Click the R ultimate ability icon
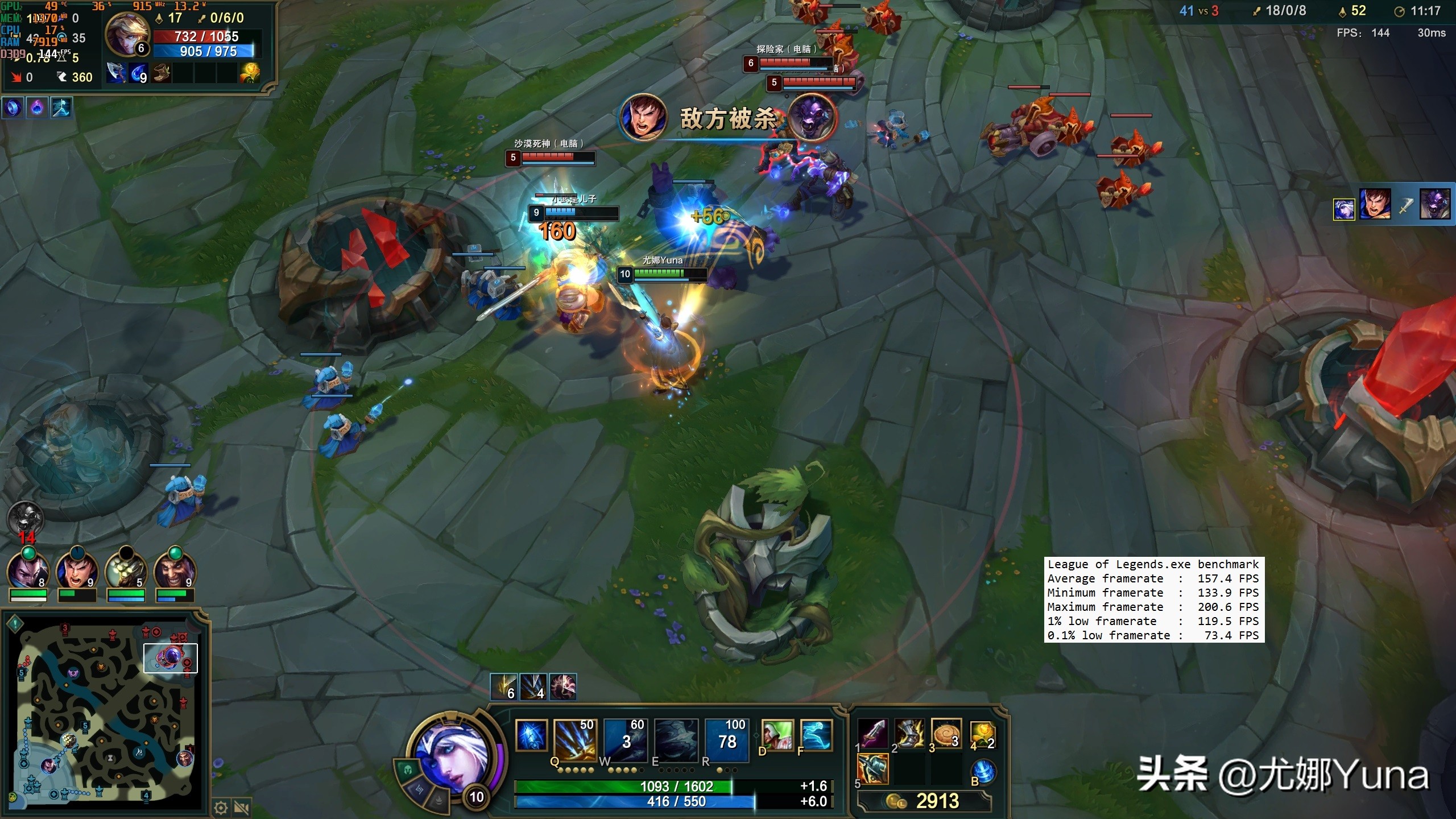Screen dimensions: 1456x819 pyautogui.click(x=726, y=741)
